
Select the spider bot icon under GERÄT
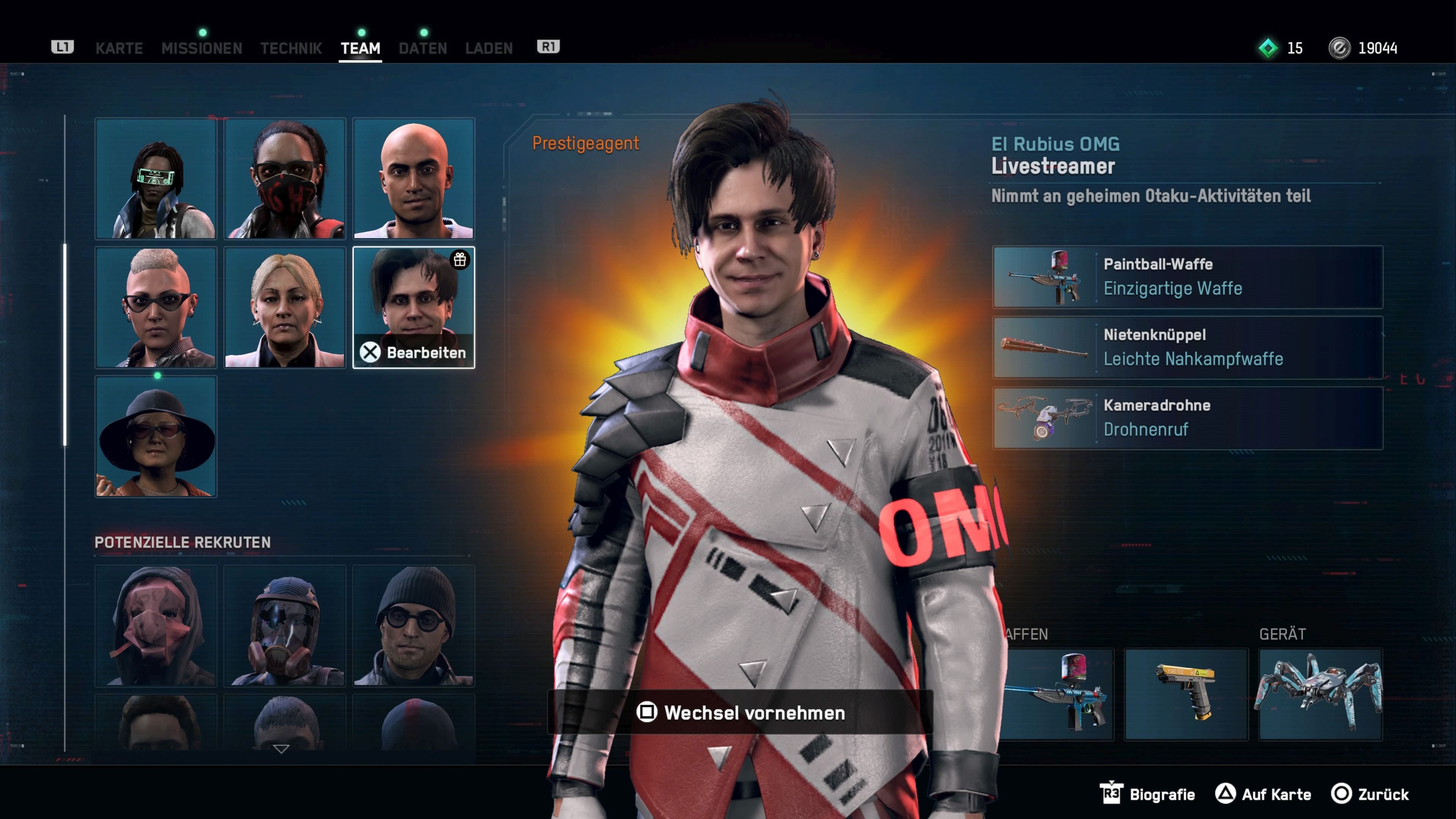pyautogui.click(x=1320, y=693)
